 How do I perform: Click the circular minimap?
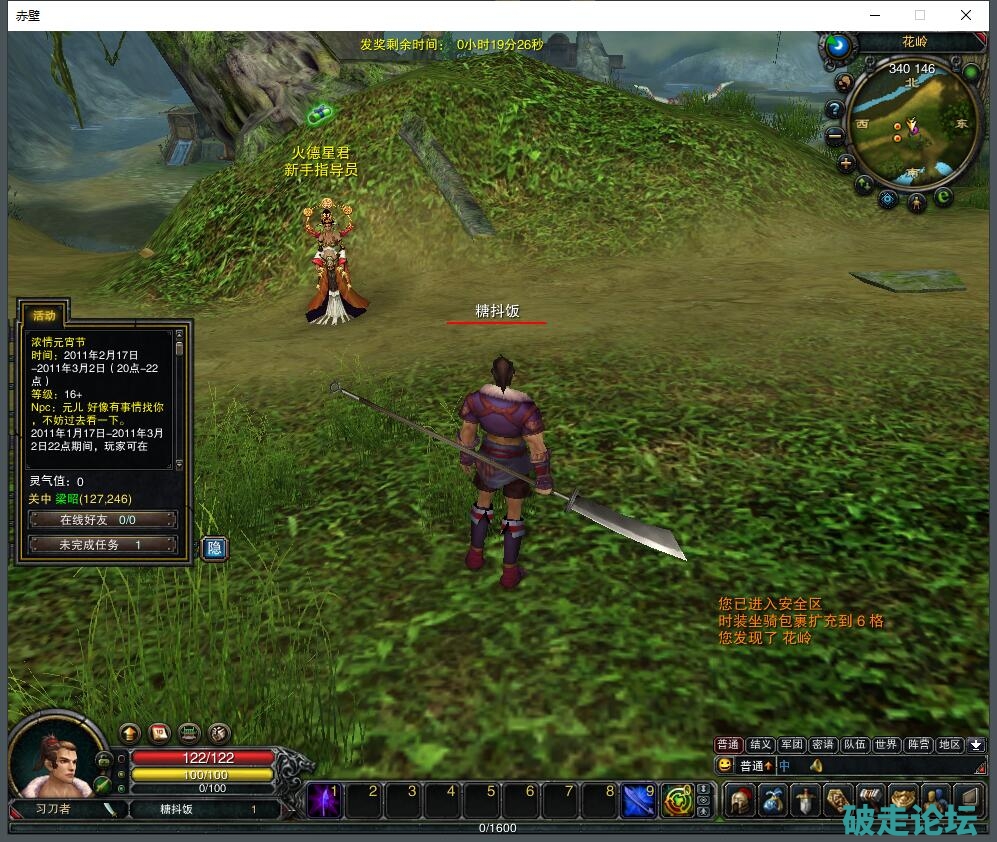(912, 125)
